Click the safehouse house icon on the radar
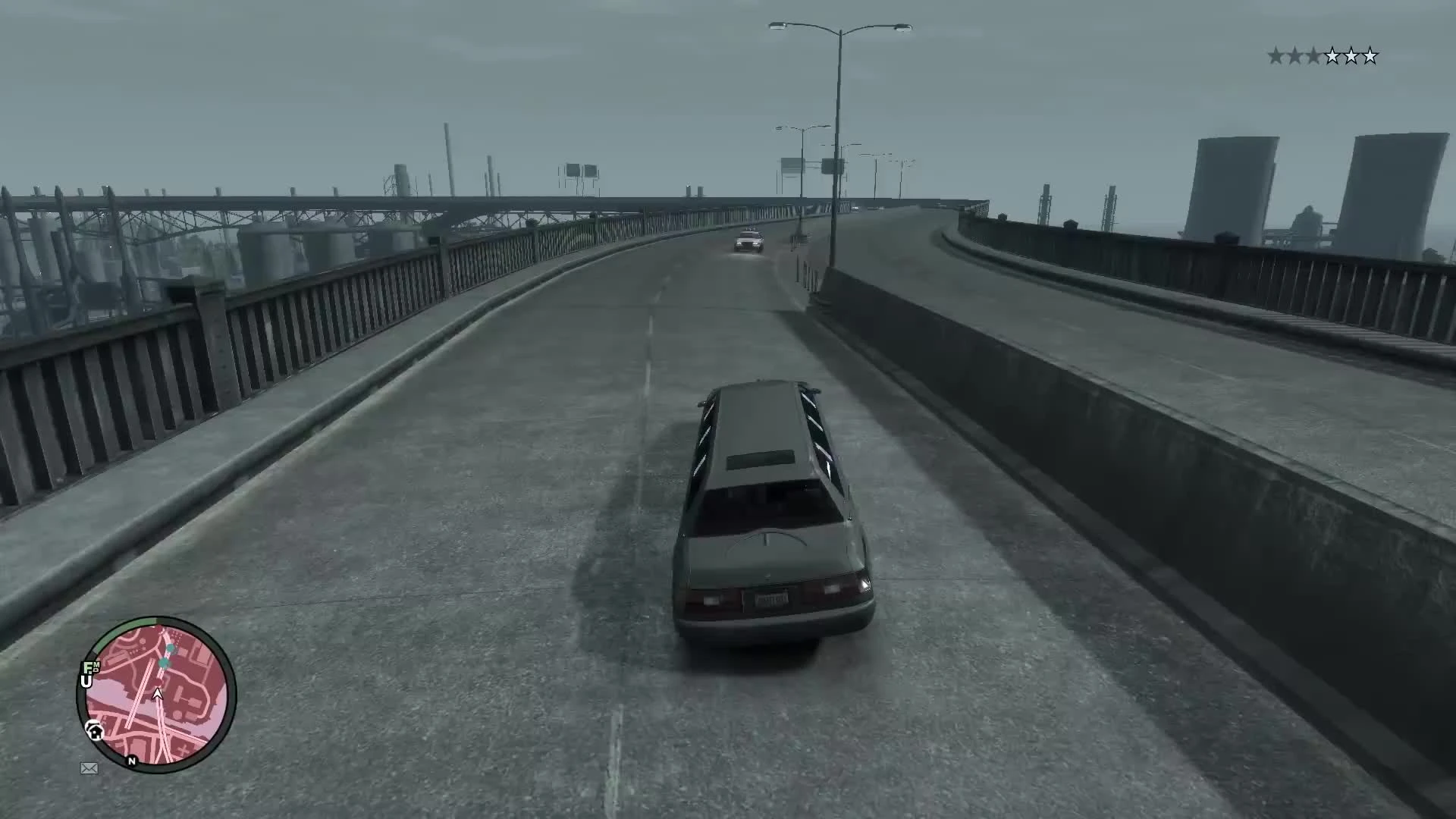 [x=94, y=731]
